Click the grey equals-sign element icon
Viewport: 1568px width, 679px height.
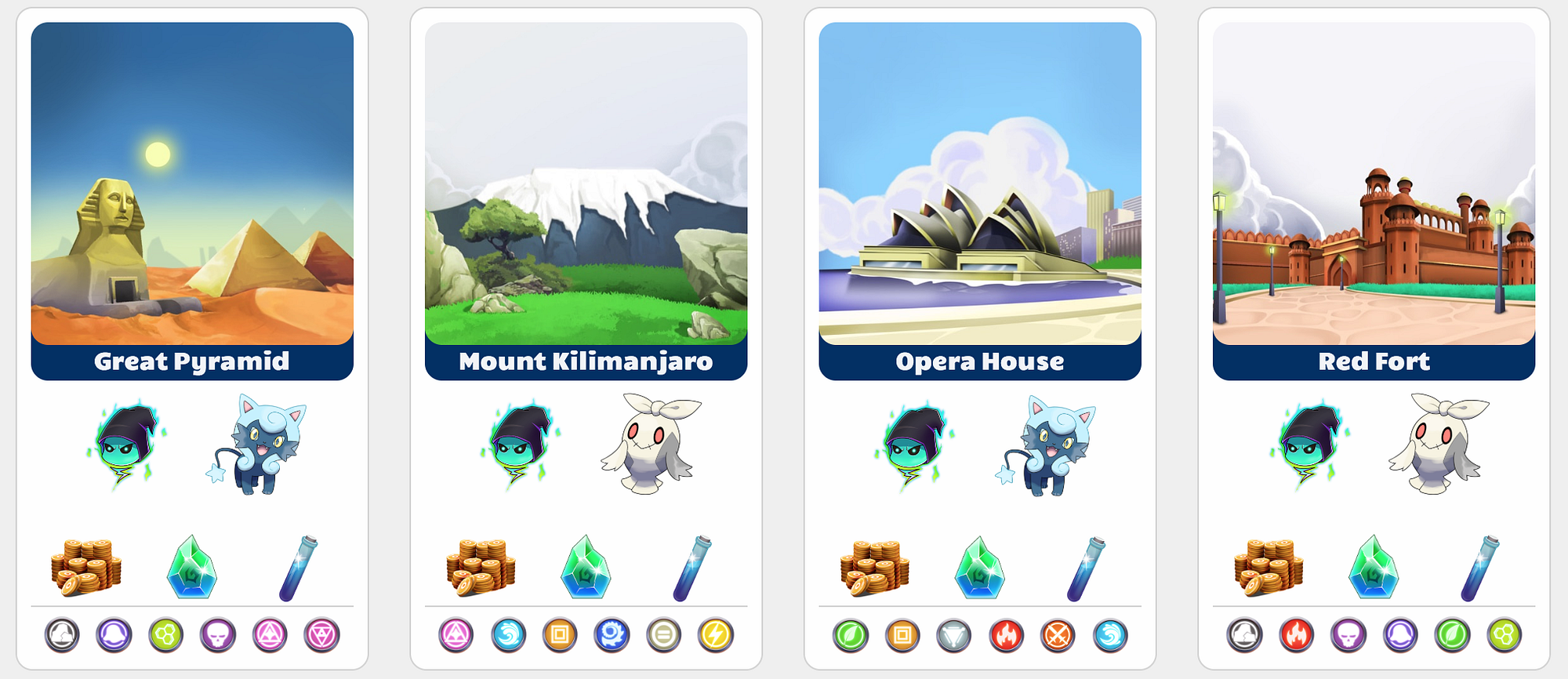pos(663,635)
